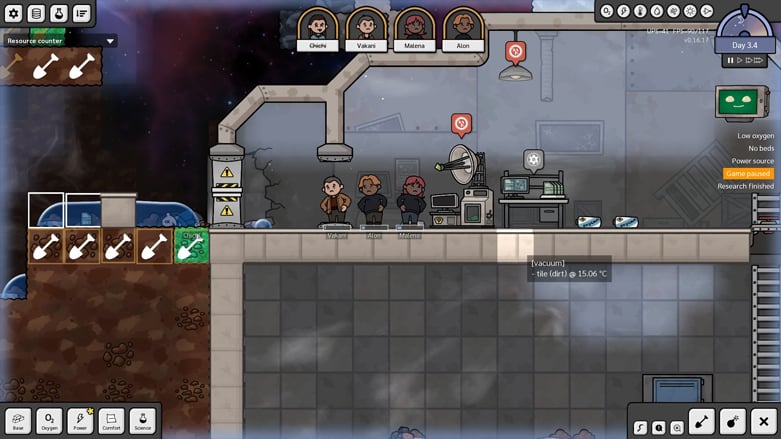
Task: Open the Science build category
Action: point(142,421)
